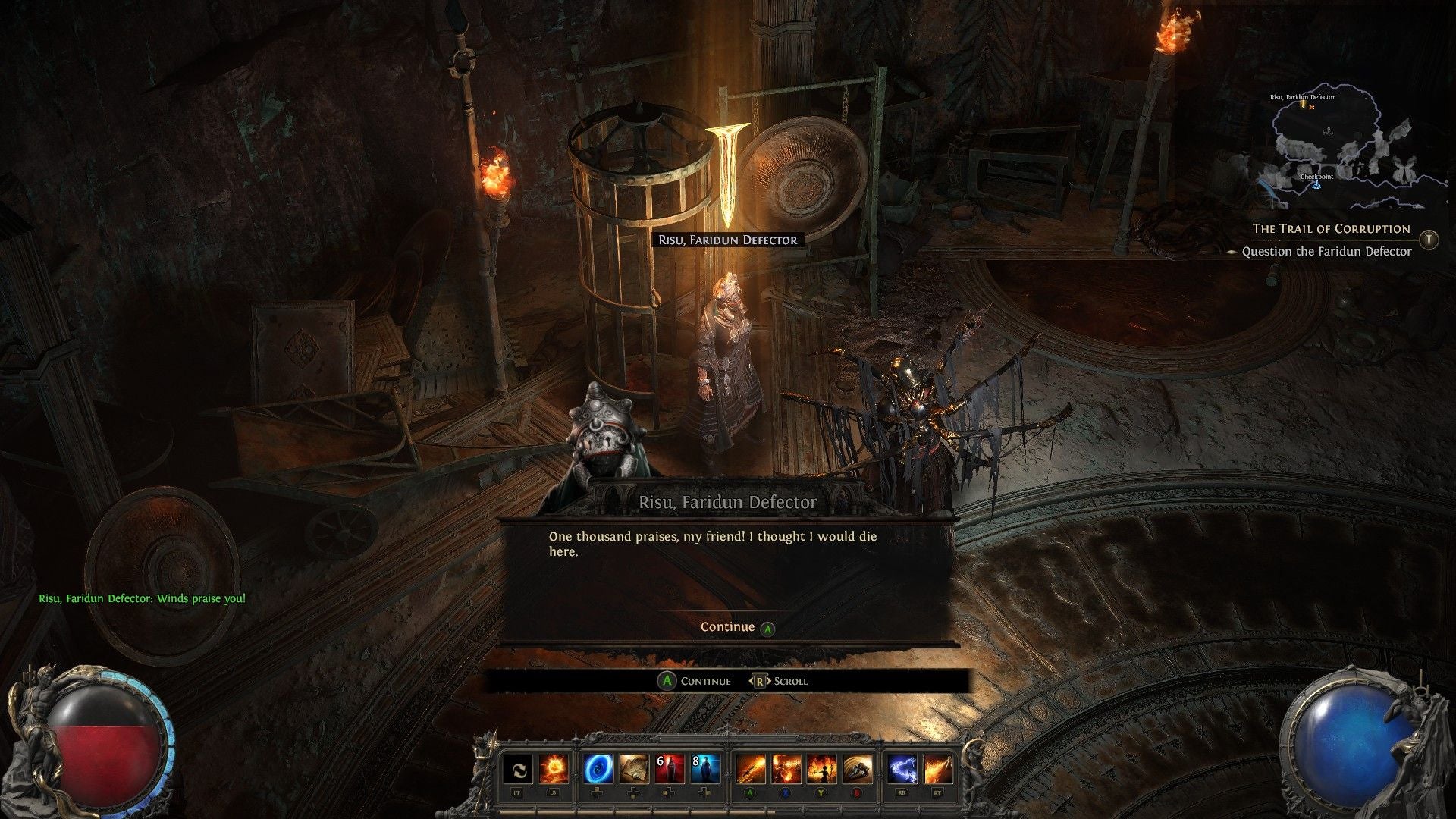This screenshot has width=1456, height=819.
Task: Select the weapon swap skill icon
Action: click(x=519, y=769)
